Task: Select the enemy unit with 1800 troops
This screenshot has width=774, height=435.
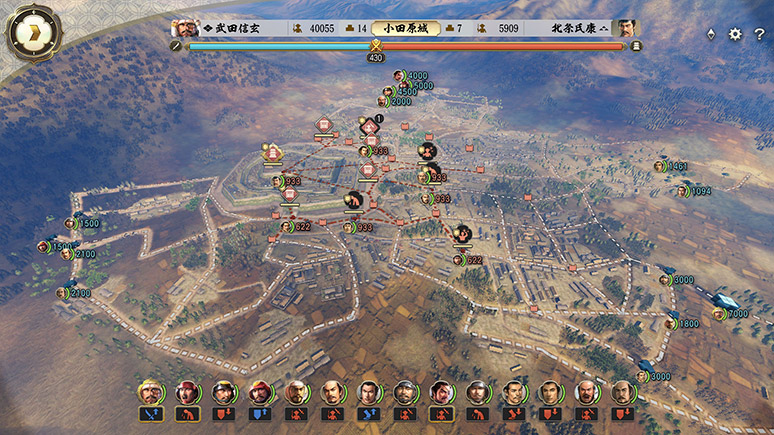Action: [x=672, y=323]
